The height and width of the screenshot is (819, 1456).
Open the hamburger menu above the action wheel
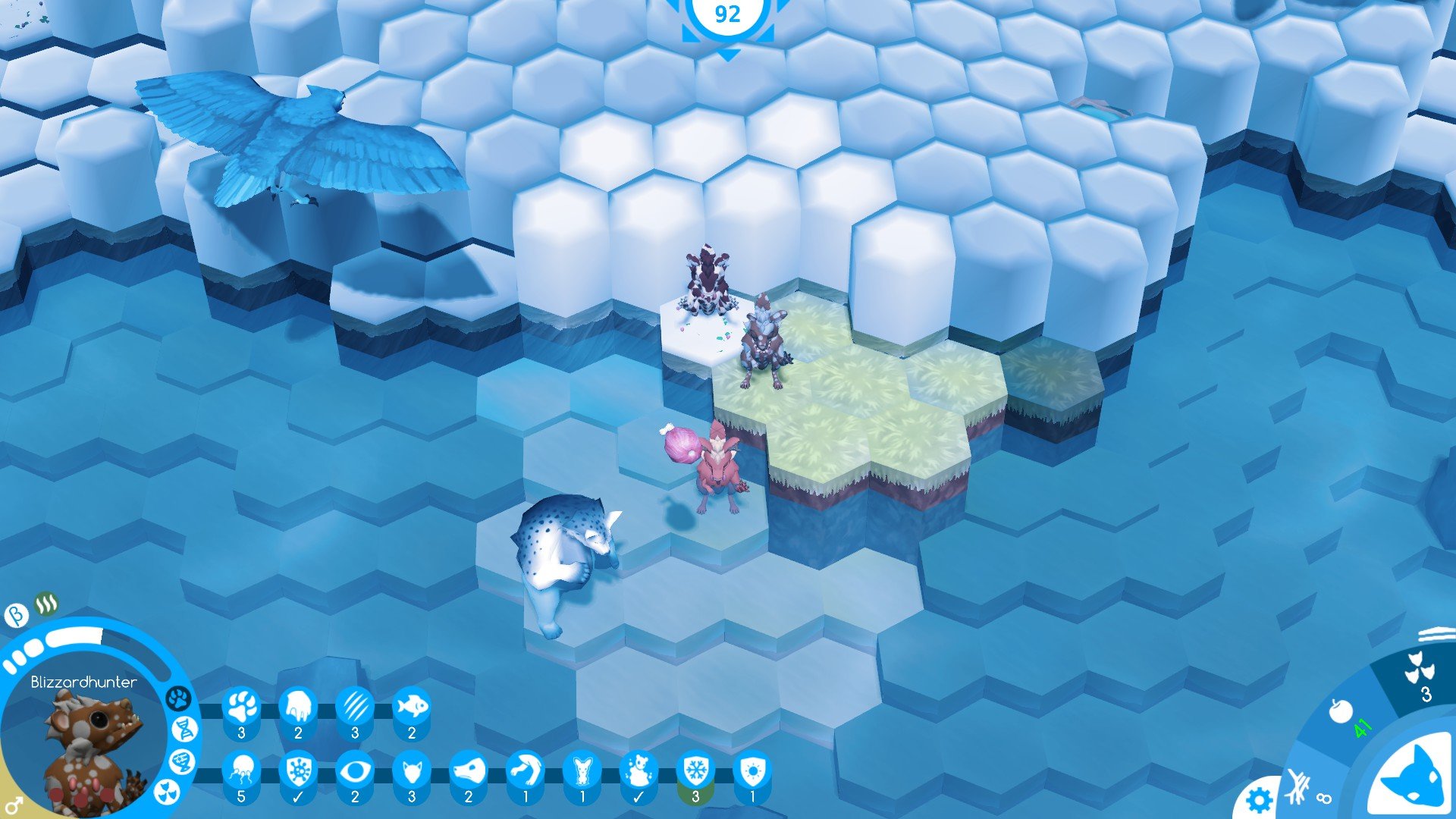(x=1436, y=635)
